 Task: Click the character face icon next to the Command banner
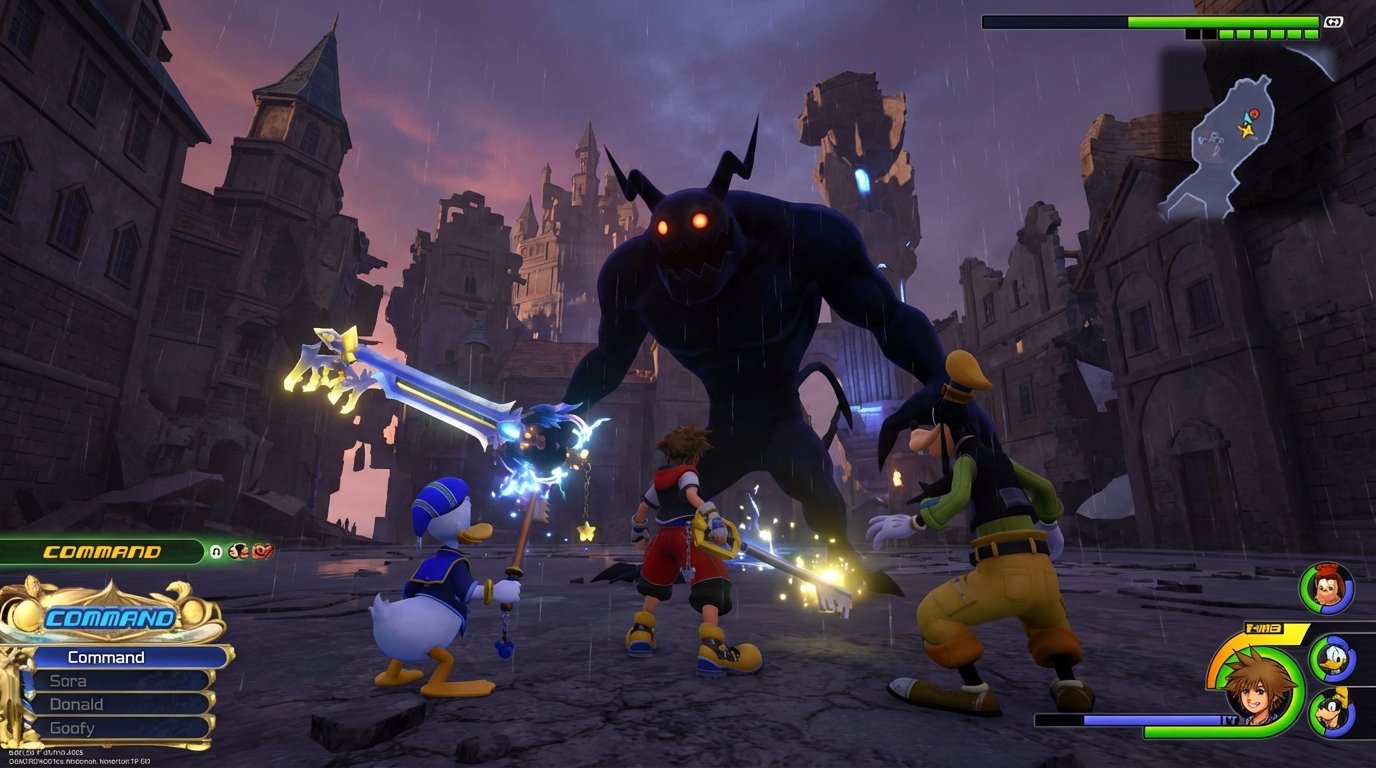(238, 550)
